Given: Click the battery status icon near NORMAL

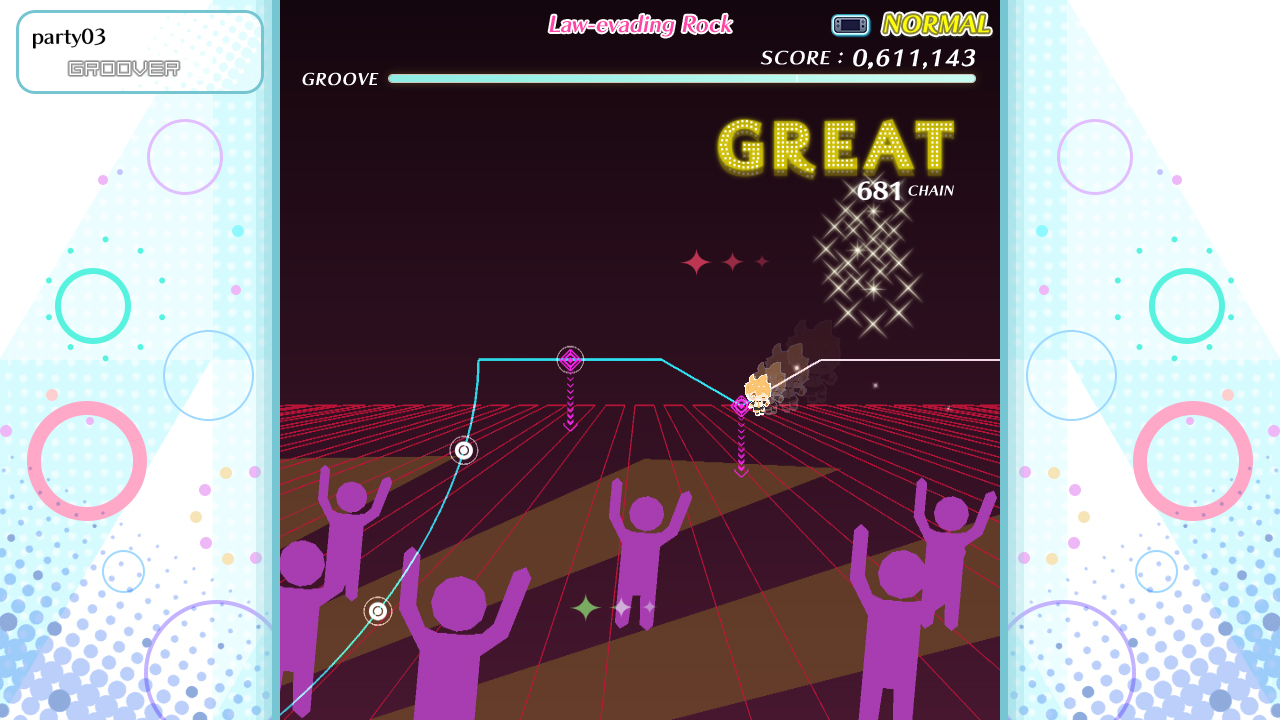Looking at the screenshot, I should pos(850,24).
